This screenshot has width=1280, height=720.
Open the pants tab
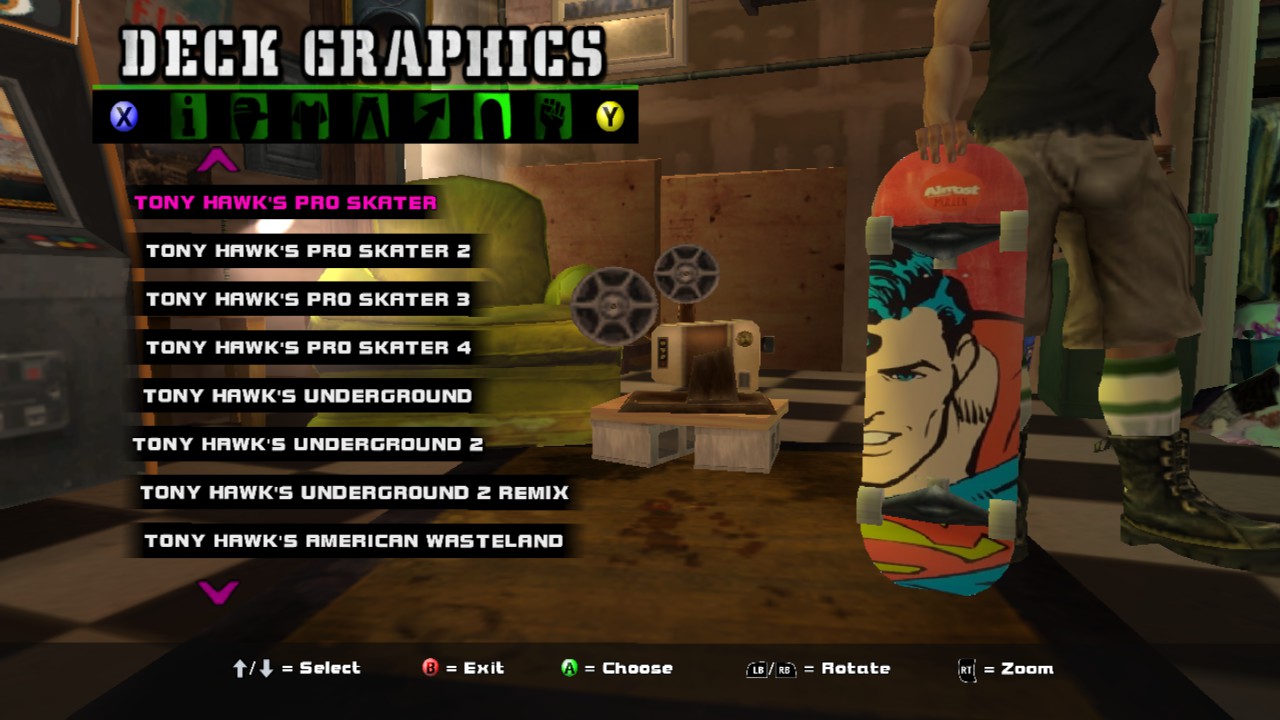[369, 117]
